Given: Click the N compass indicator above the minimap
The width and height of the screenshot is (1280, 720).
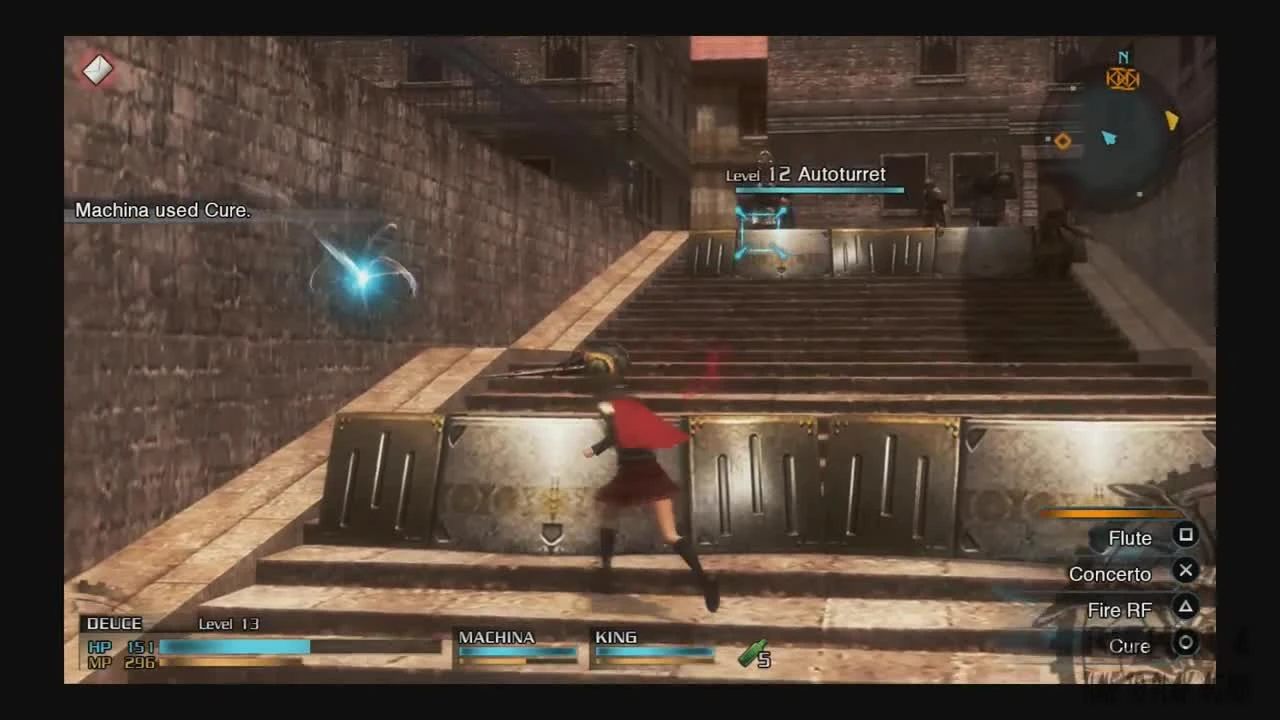Looking at the screenshot, I should click(1122, 58).
